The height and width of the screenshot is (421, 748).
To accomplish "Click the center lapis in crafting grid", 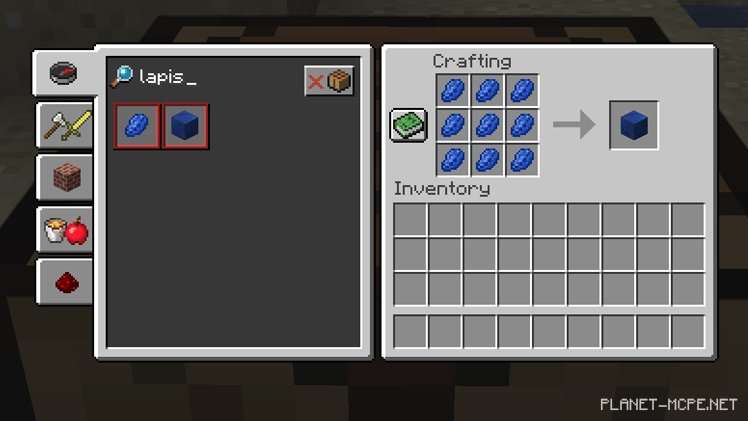I will point(487,125).
